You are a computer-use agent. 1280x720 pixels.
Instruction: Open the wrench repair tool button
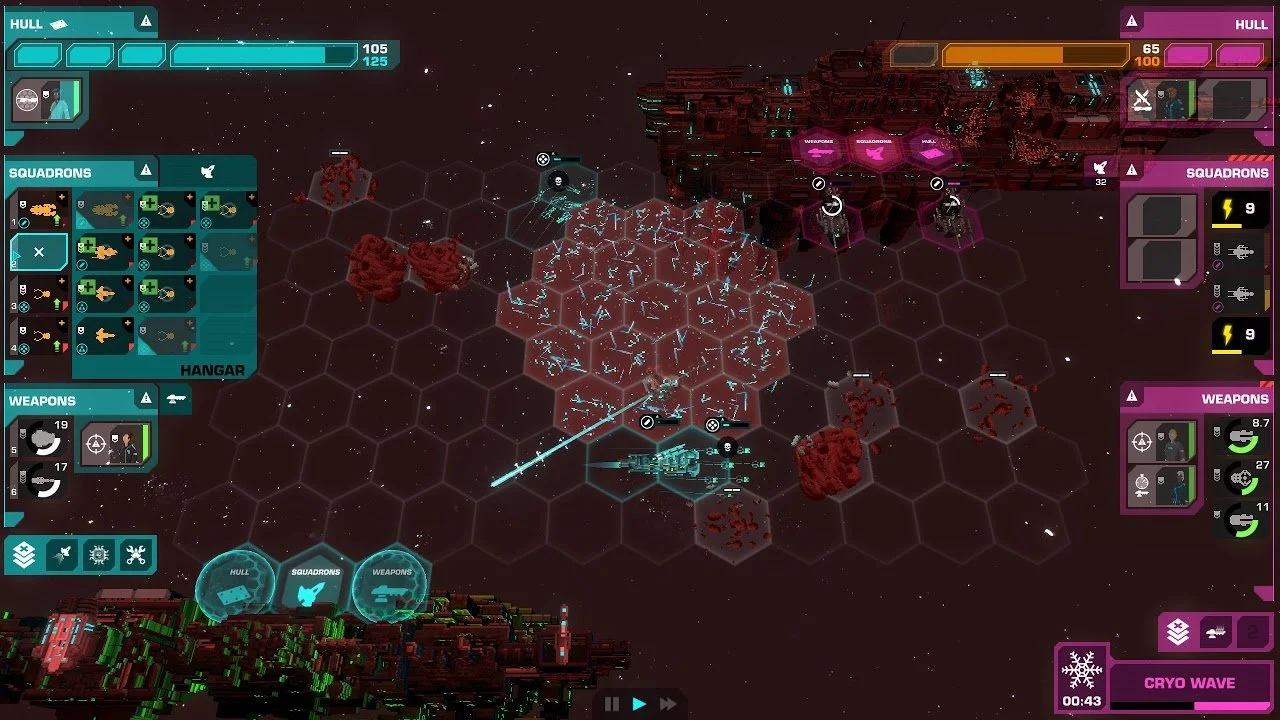(136, 555)
